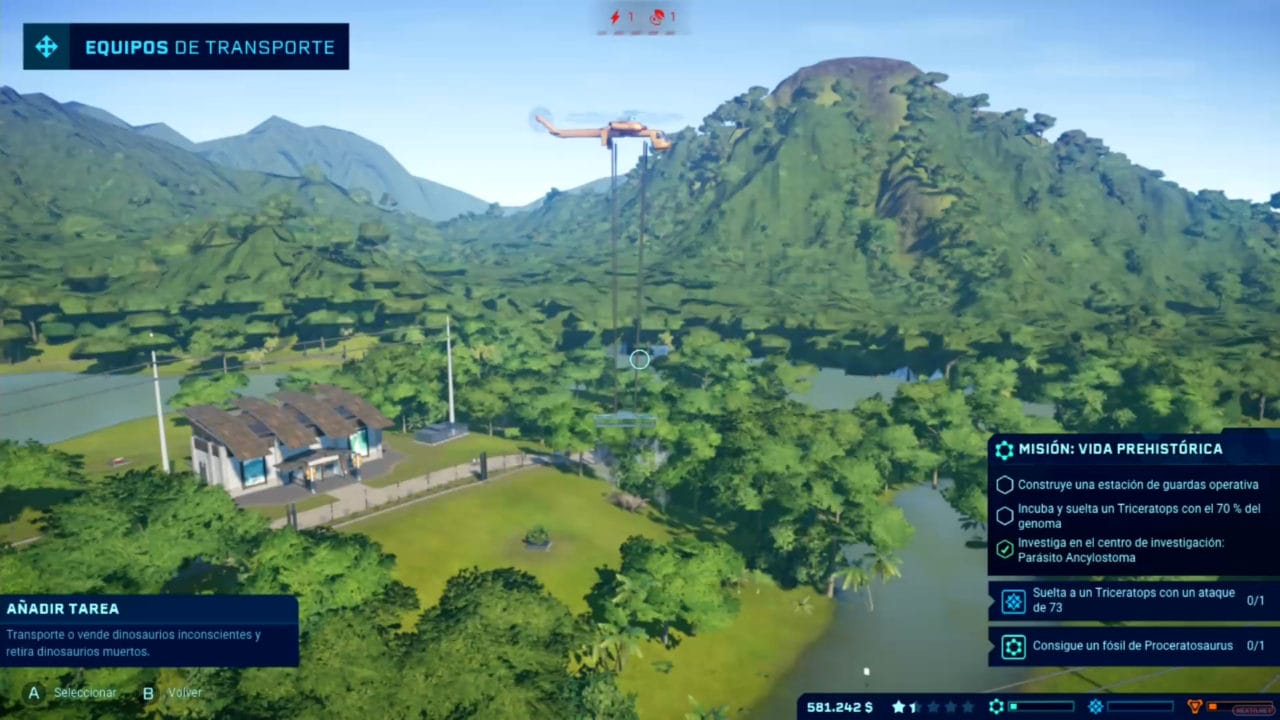Click the Equipos de Transporte header icon

click(46, 47)
